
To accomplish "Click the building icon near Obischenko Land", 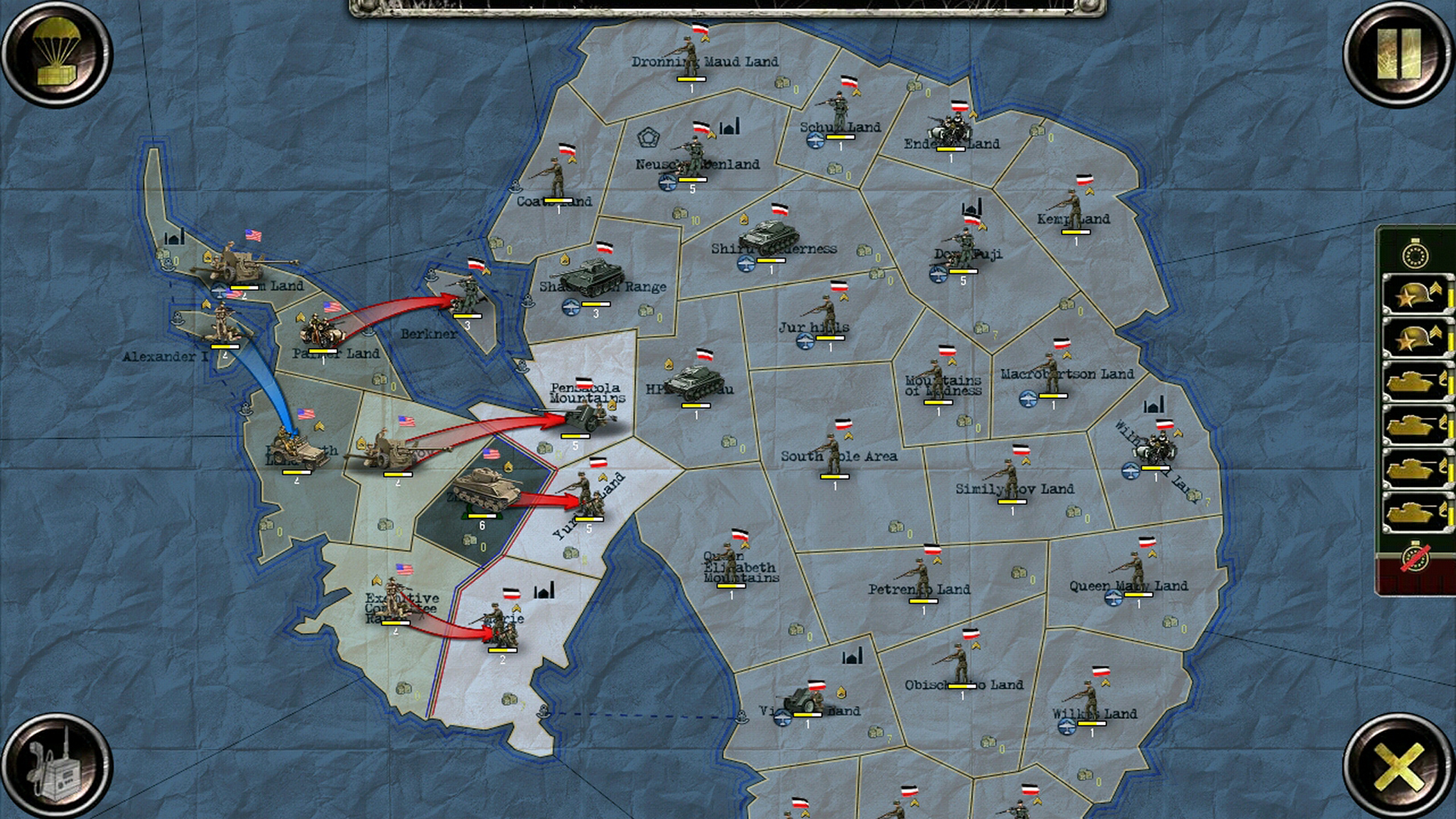I will click(851, 654).
